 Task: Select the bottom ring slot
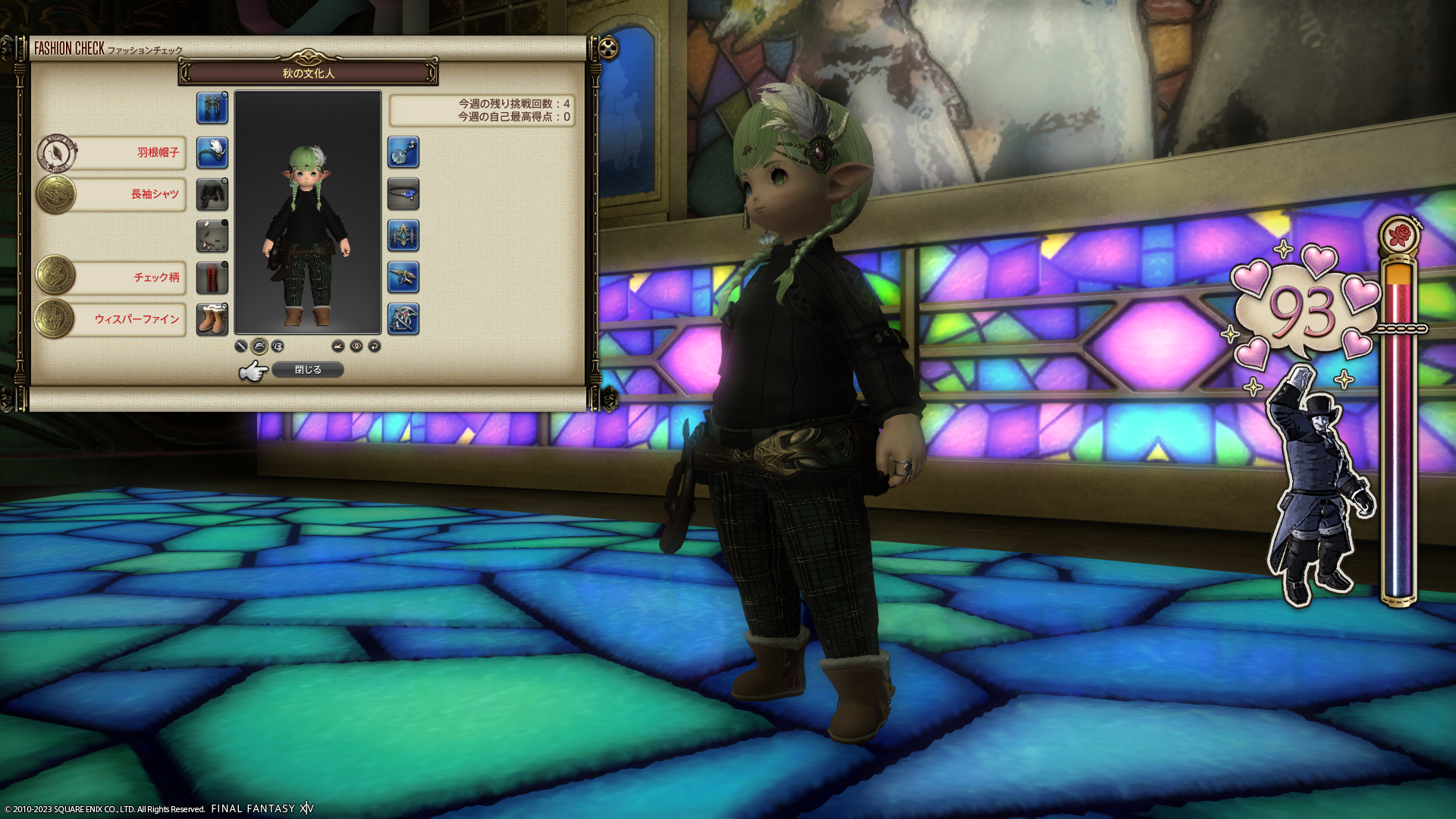pyautogui.click(x=403, y=319)
